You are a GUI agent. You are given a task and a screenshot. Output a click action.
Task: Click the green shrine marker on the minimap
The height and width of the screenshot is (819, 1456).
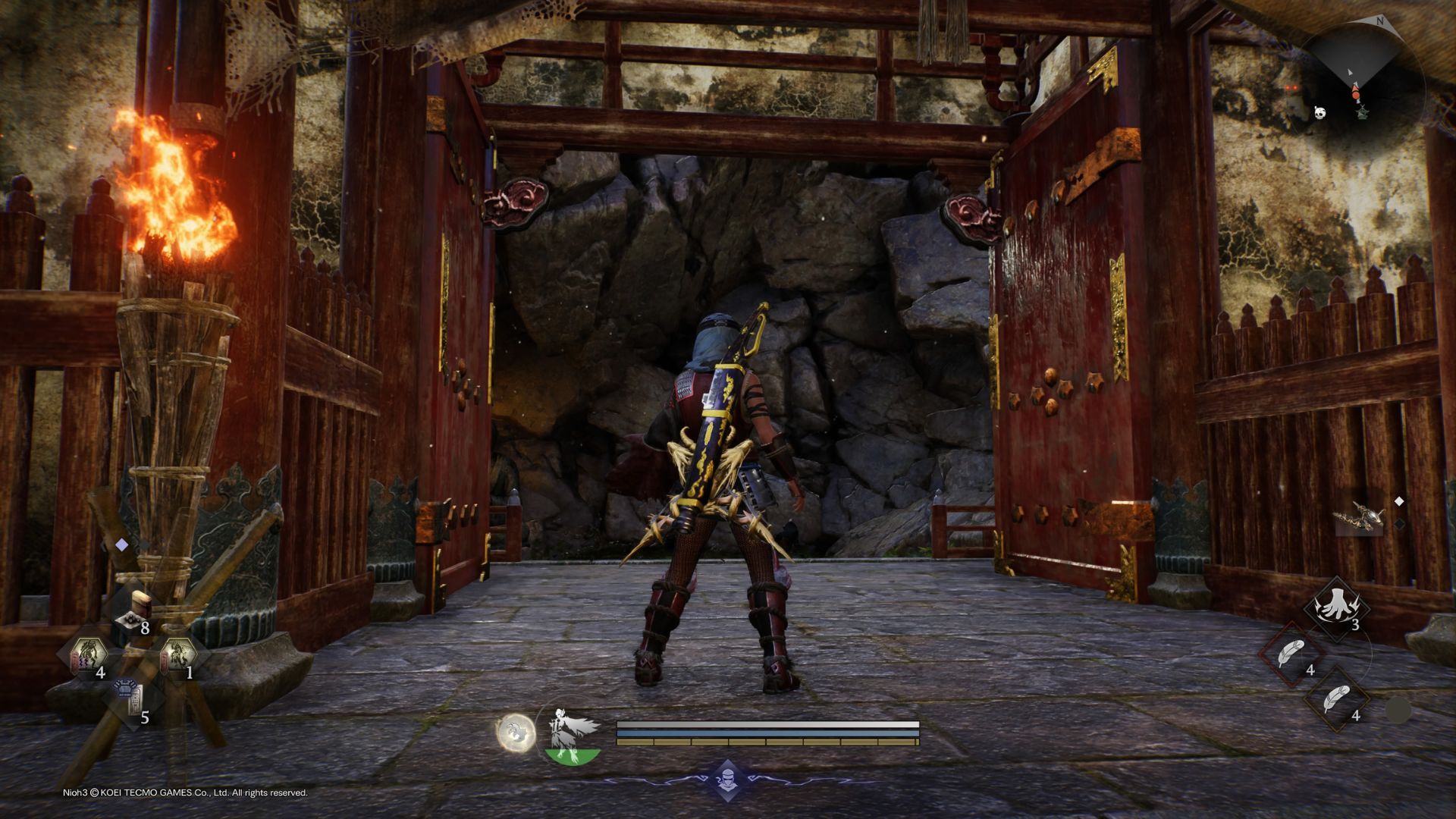point(1363,112)
